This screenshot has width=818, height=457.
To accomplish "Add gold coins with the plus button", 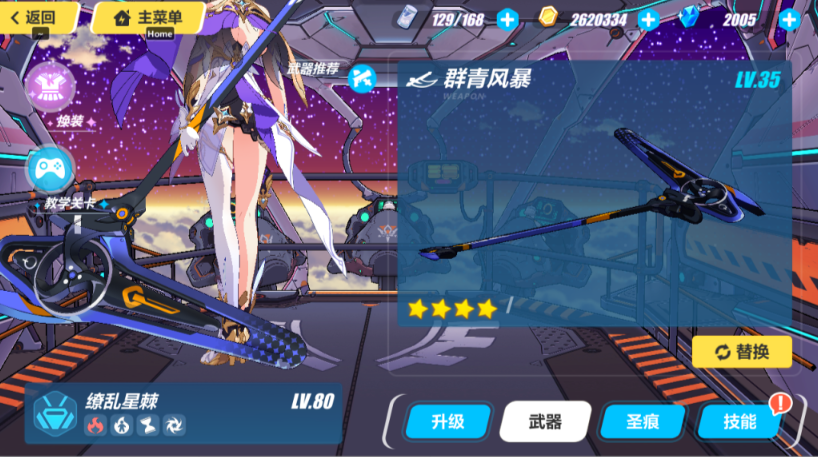I will click(x=649, y=19).
